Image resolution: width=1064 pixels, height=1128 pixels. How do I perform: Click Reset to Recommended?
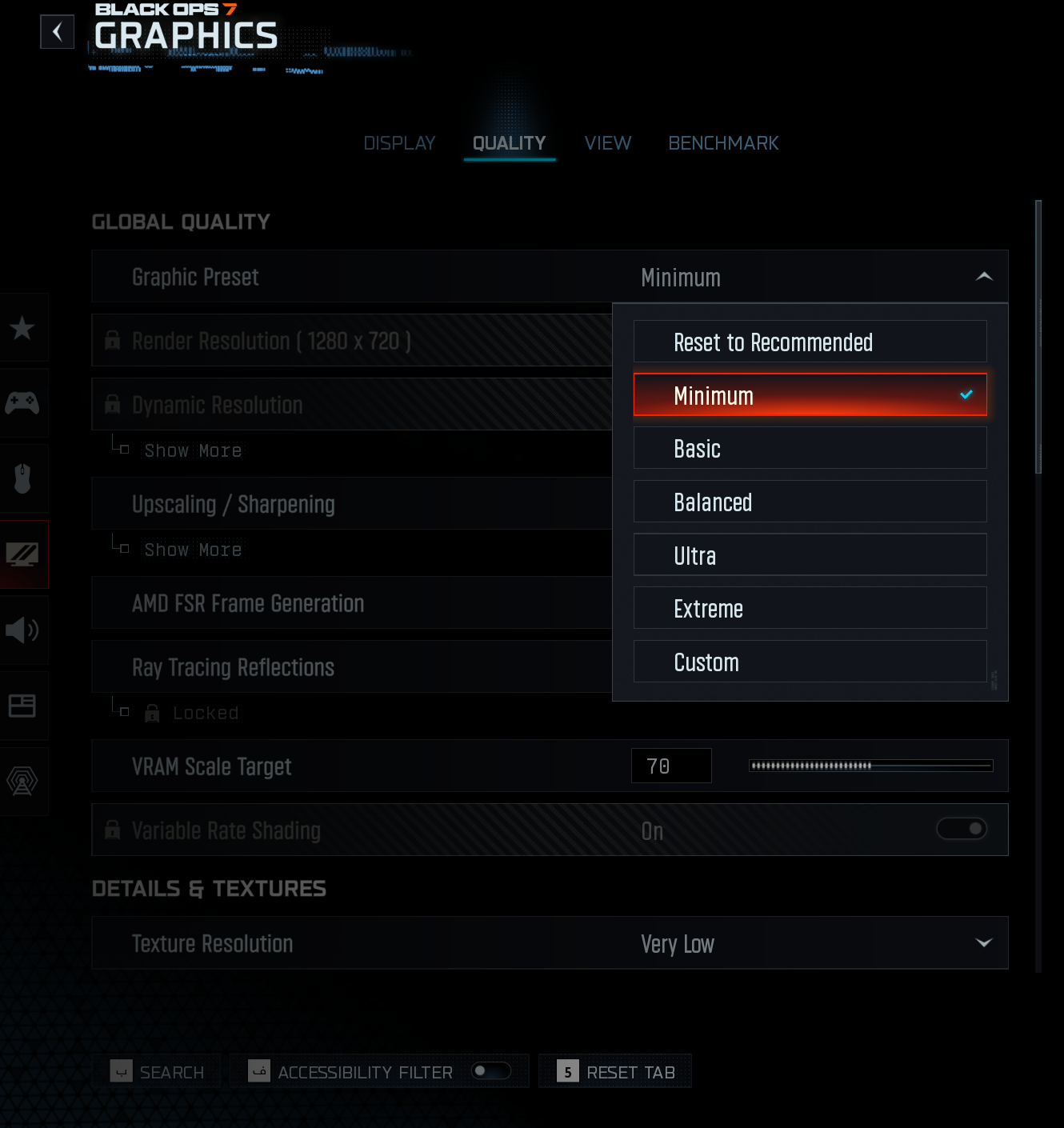coord(810,342)
